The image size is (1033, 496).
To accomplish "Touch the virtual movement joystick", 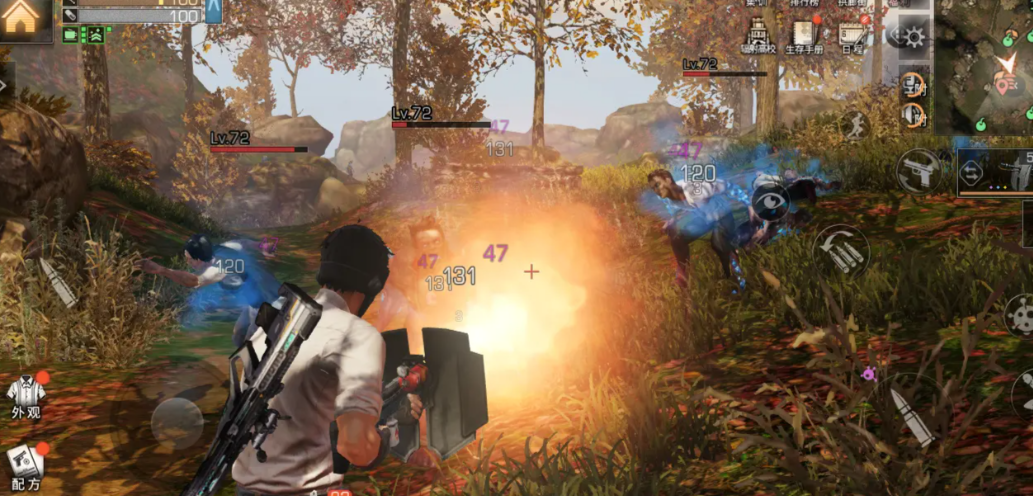I will pyautogui.click(x=177, y=421).
